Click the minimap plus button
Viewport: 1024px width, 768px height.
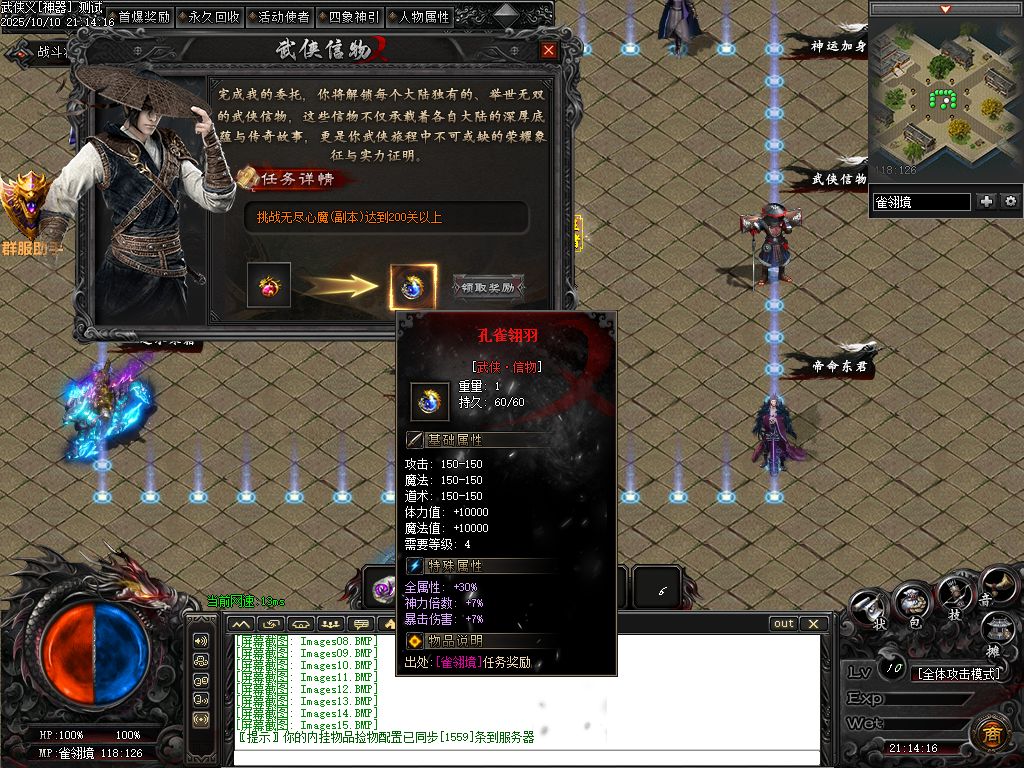987,201
